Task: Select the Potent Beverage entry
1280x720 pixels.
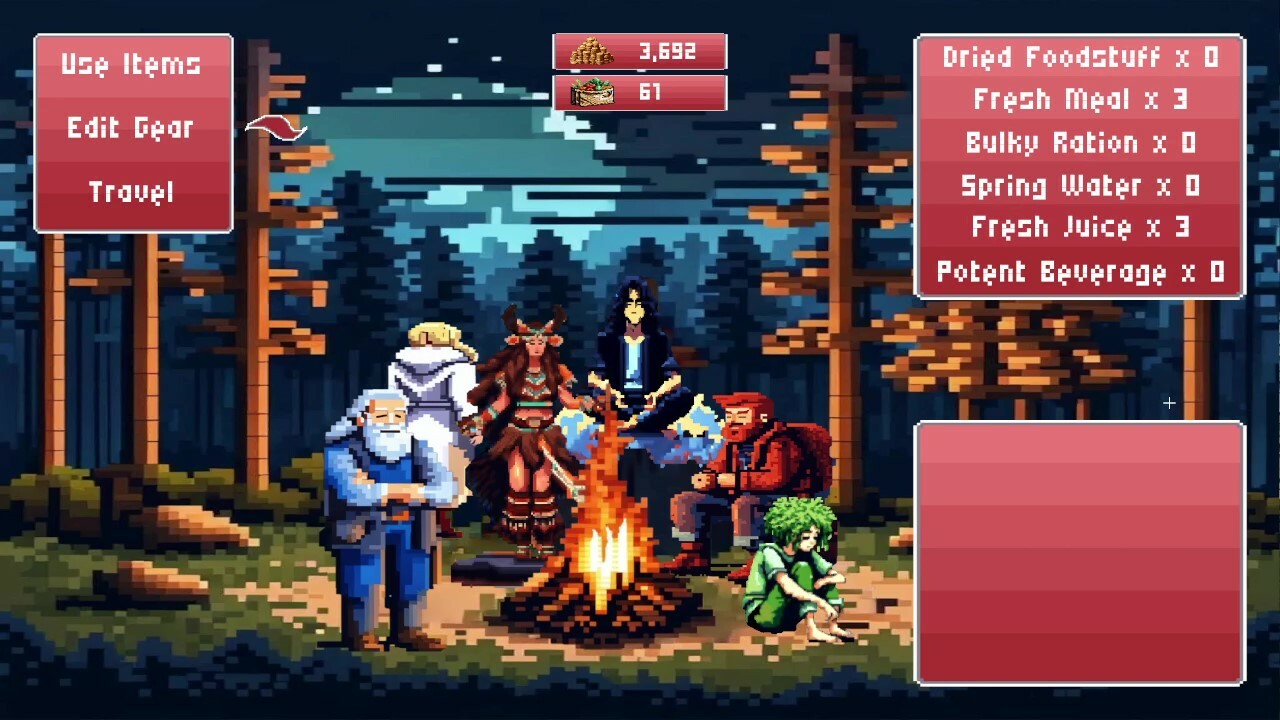Action: [1080, 271]
